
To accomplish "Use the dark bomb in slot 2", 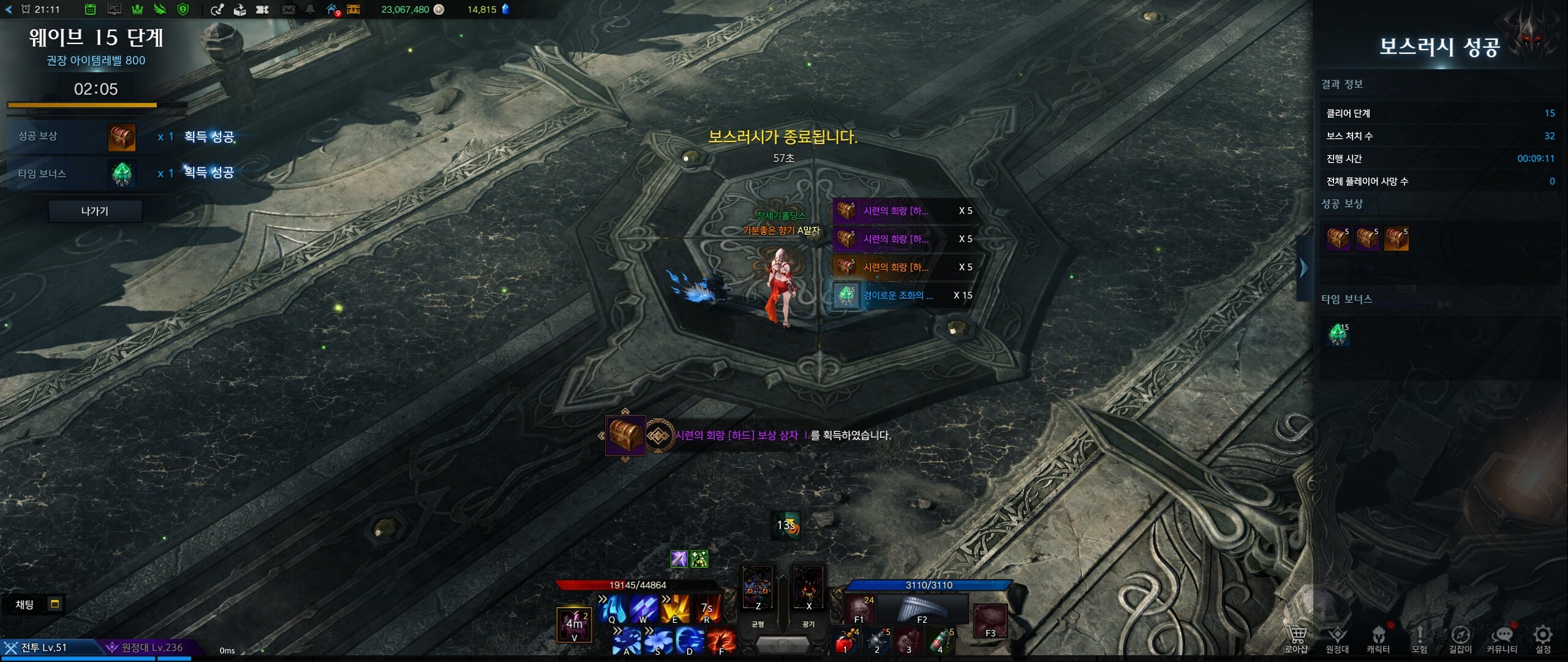I will click(878, 642).
